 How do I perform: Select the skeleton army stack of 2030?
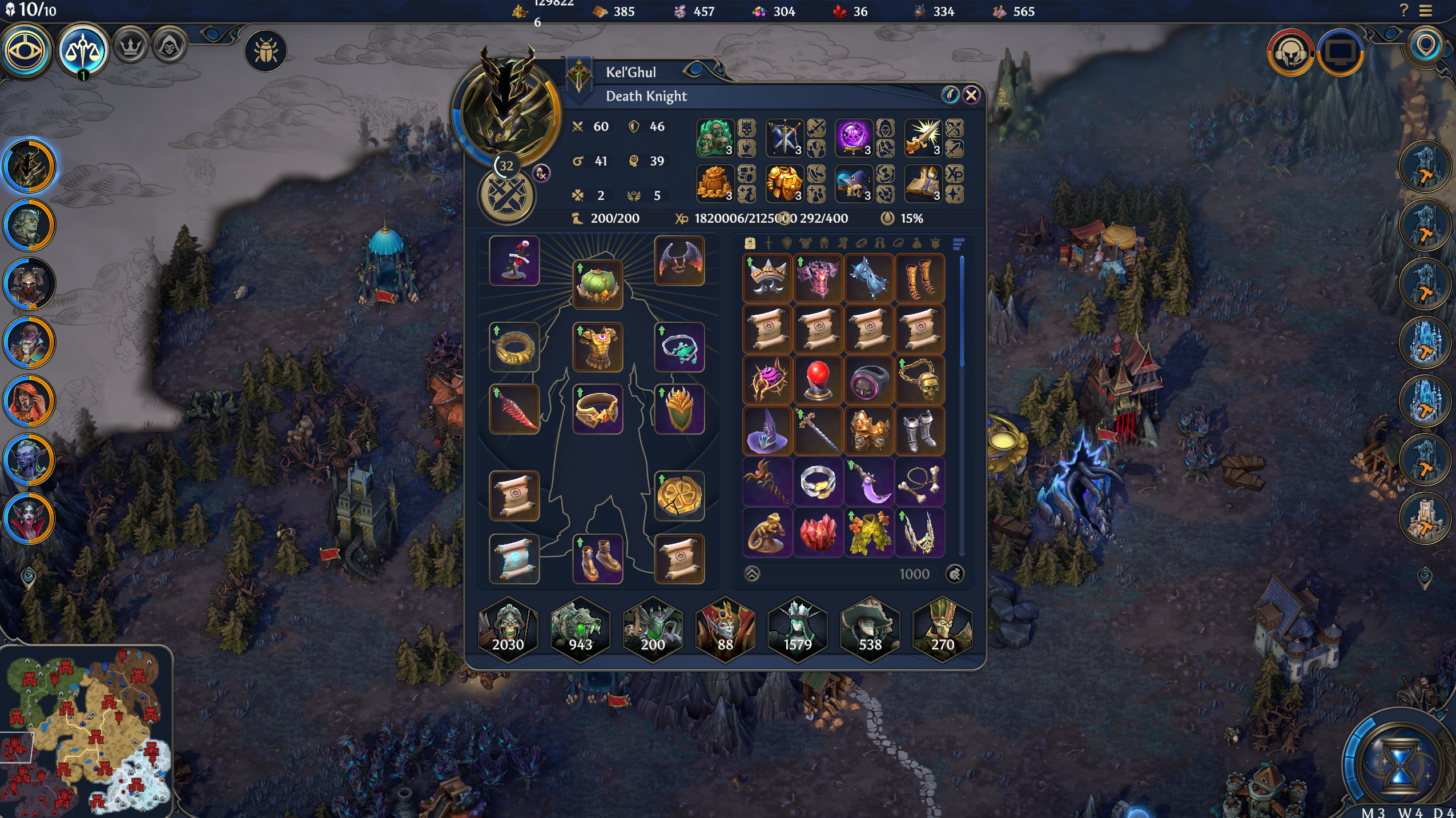coord(508,628)
